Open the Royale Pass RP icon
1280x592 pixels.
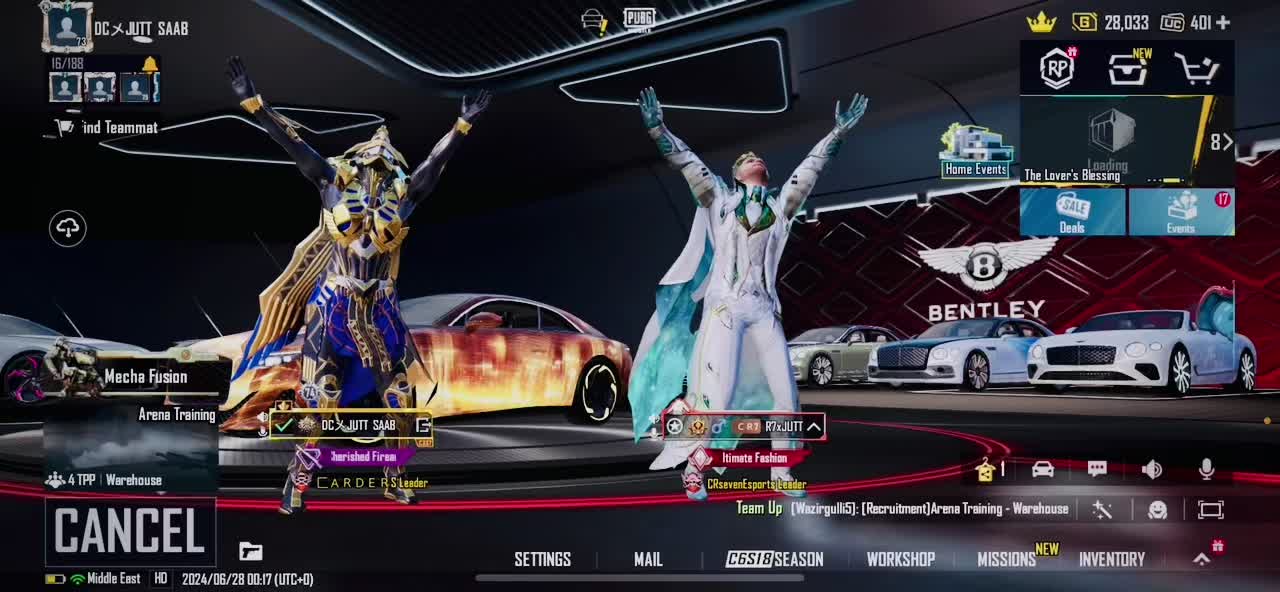(x=1057, y=68)
